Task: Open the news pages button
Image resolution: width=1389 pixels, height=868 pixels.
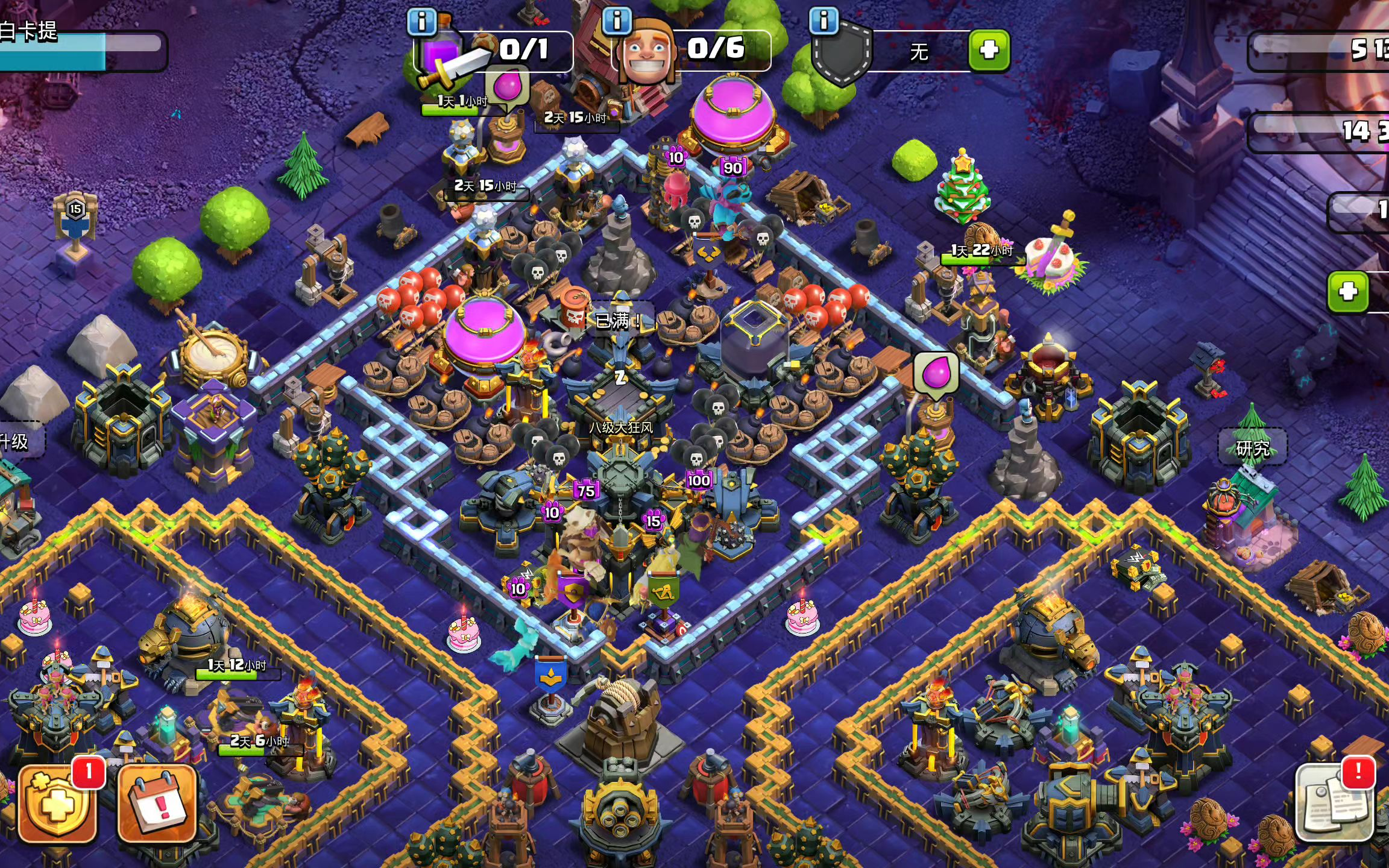Action: click(1335, 803)
